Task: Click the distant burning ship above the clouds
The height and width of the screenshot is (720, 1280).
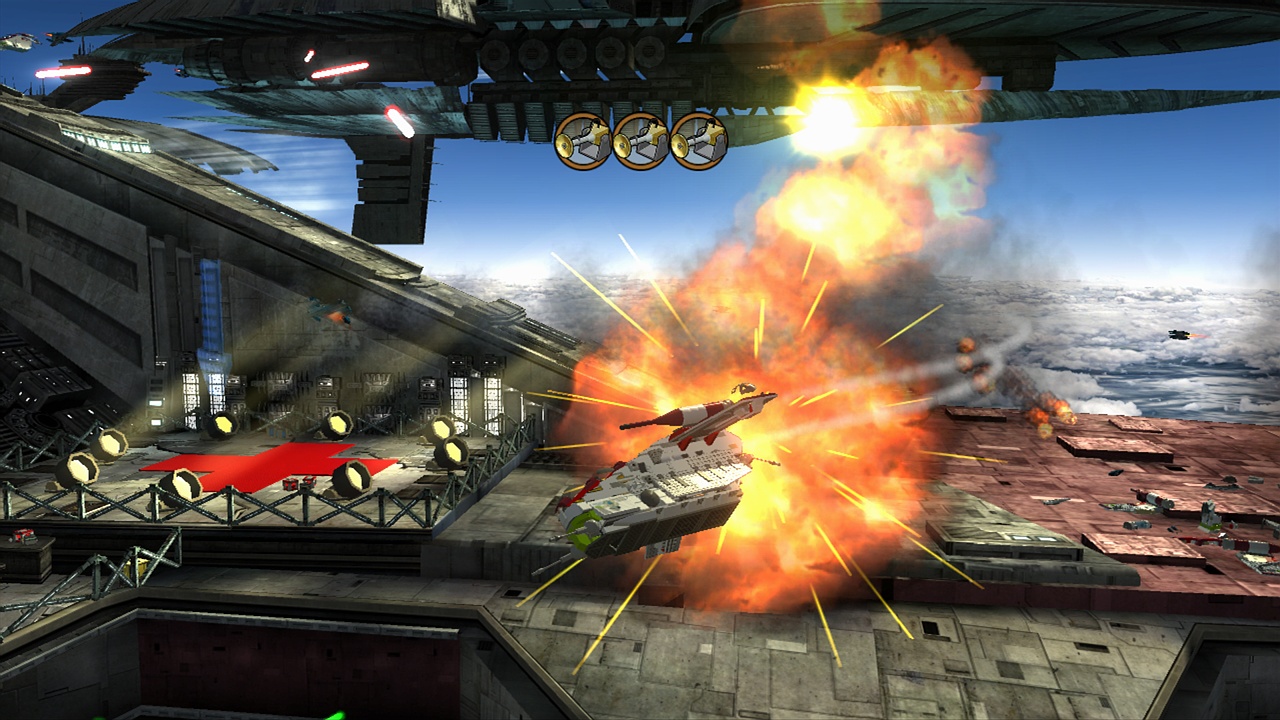Action: [1178, 334]
